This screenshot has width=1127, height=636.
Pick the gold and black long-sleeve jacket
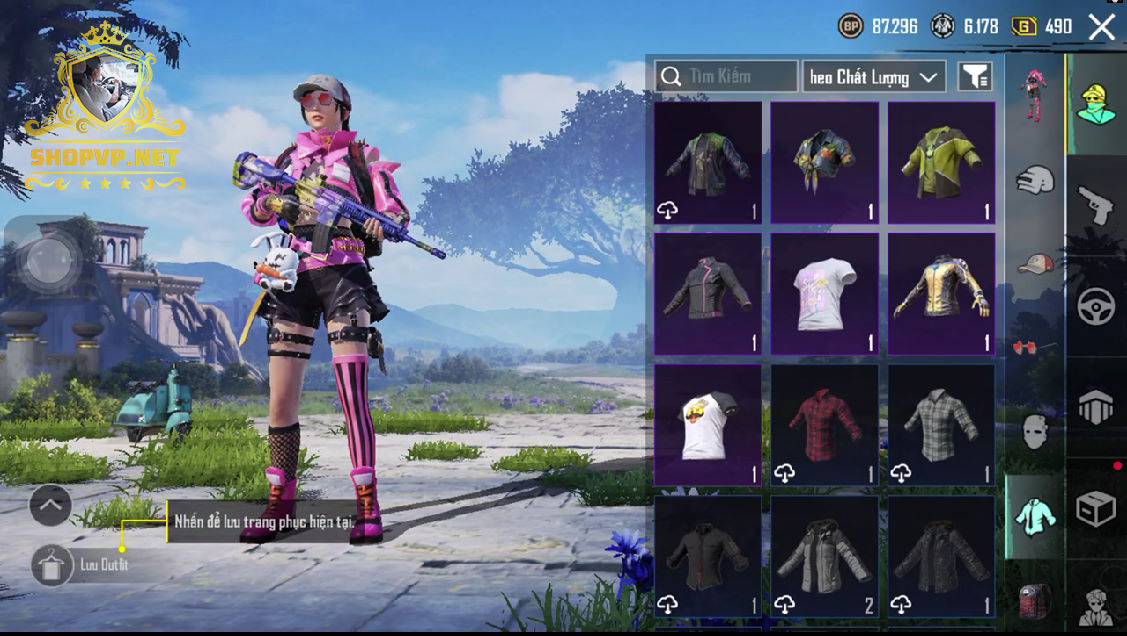[941, 294]
